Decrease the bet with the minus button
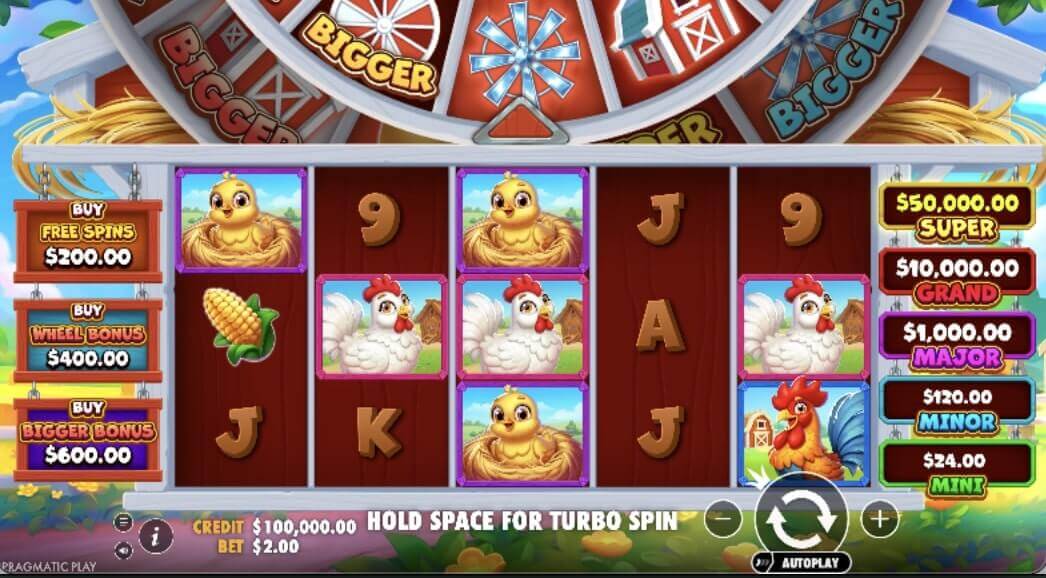1046x578 pixels. [723, 519]
